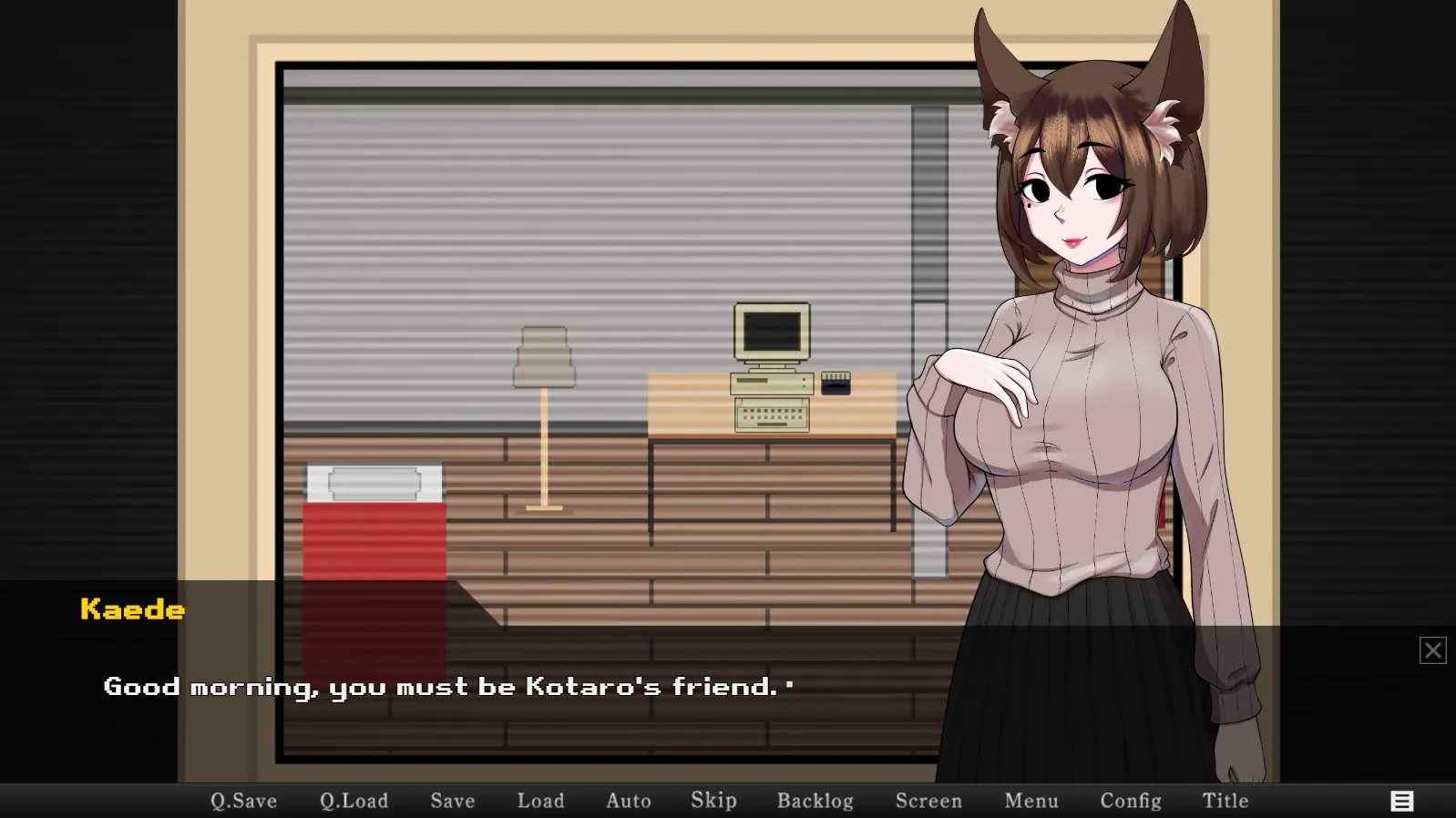This screenshot has width=1456, height=818.
Task: Open the Save screen
Action: [x=453, y=801]
